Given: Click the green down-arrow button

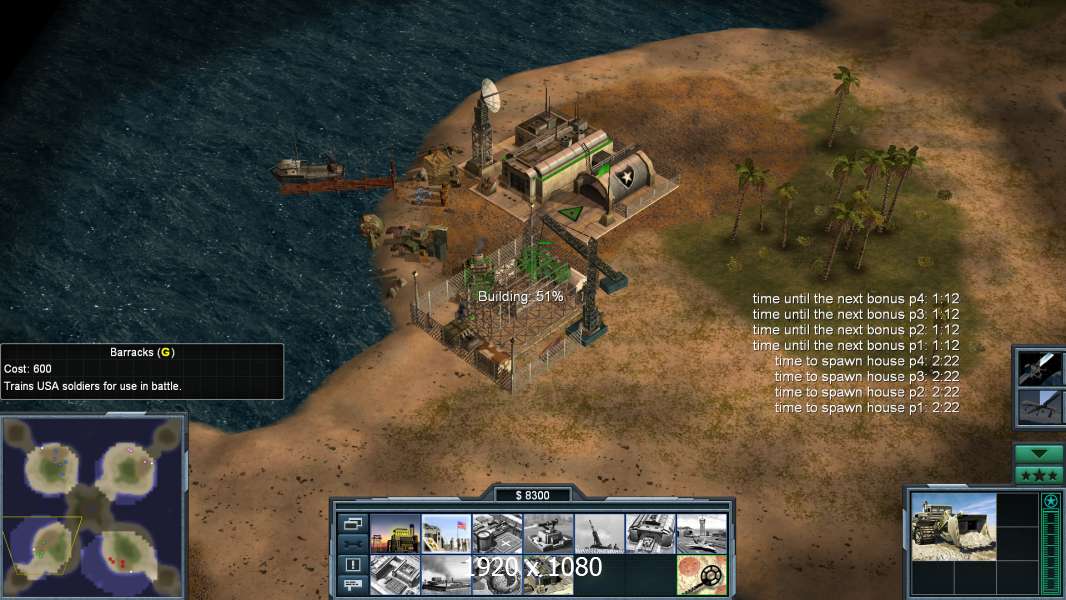Looking at the screenshot, I should click(1039, 453).
